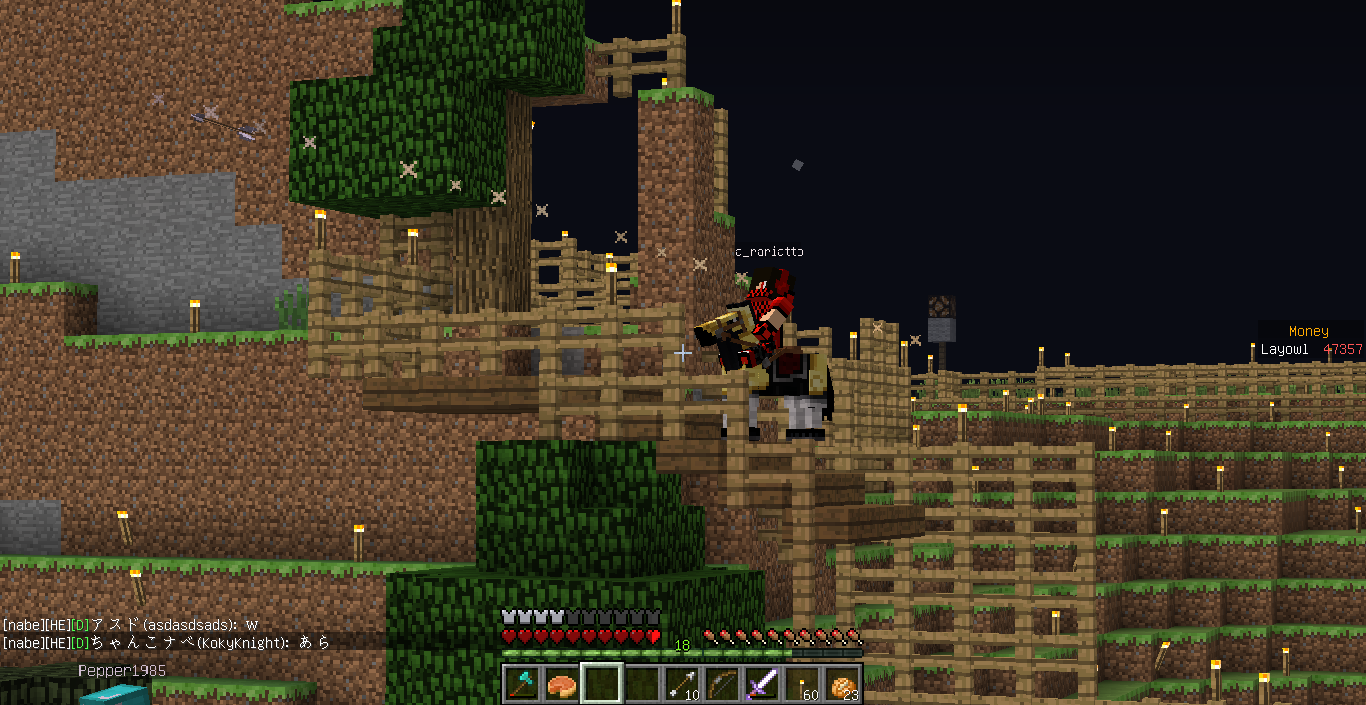Choose the 23 bread hotbar slot
The width and height of the screenshot is (1366, 705).
point(842,684)
